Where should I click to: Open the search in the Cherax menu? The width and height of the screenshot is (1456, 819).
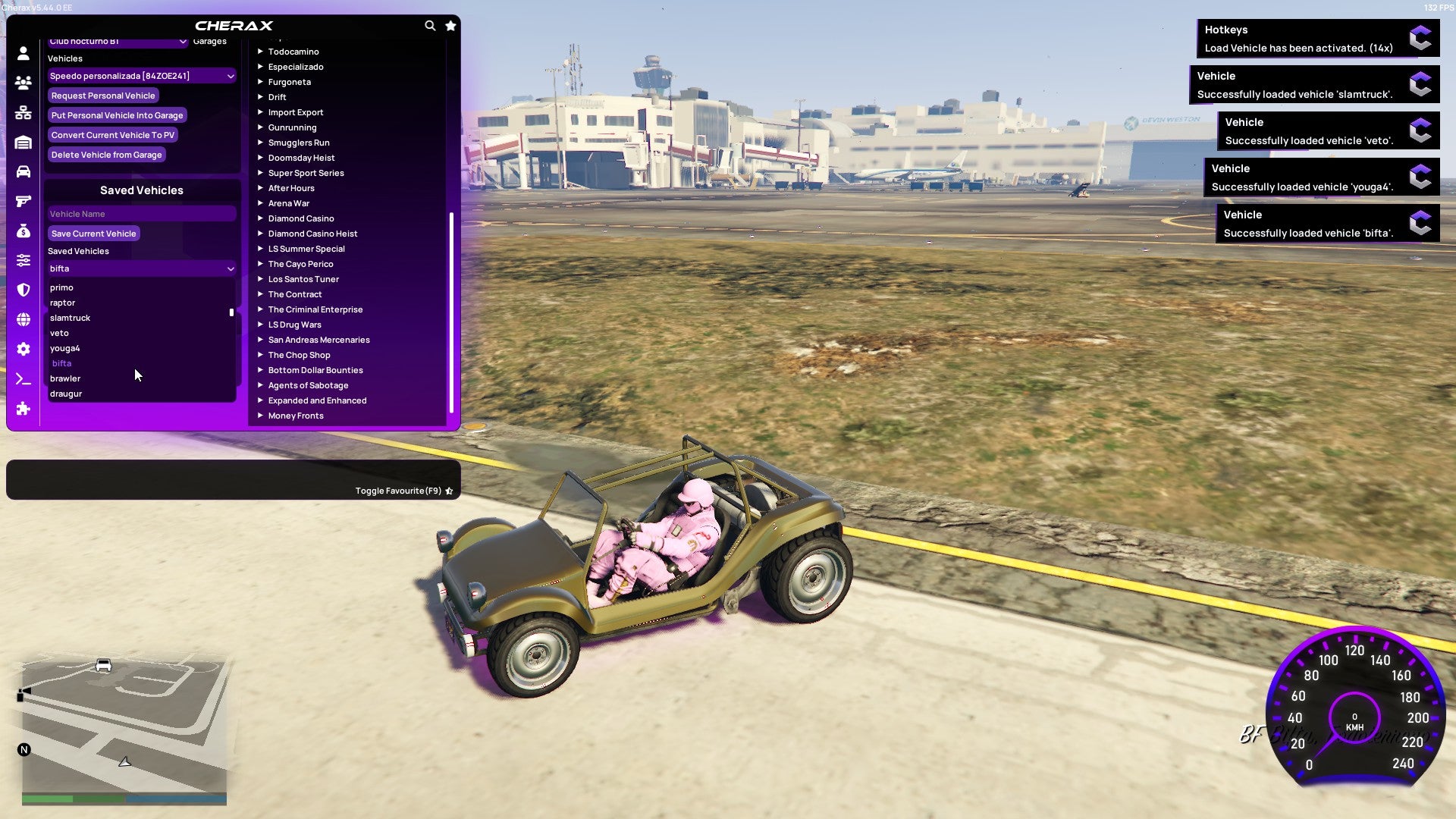coord(430,25)
